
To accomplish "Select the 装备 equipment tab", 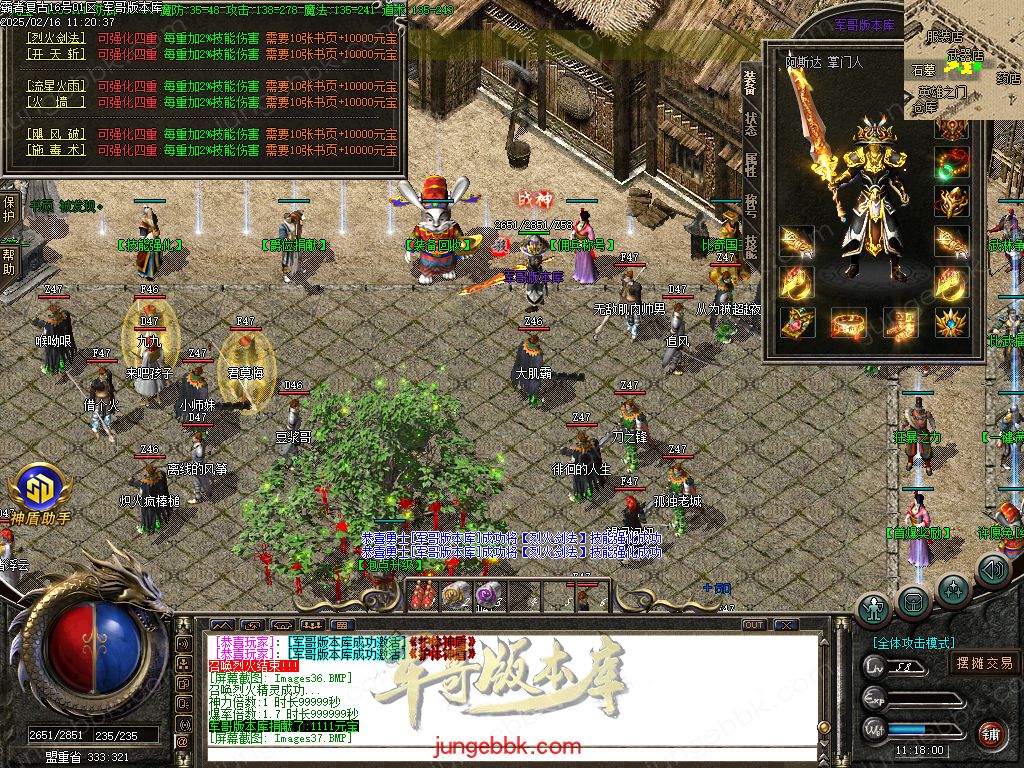I will click(750, 81).
